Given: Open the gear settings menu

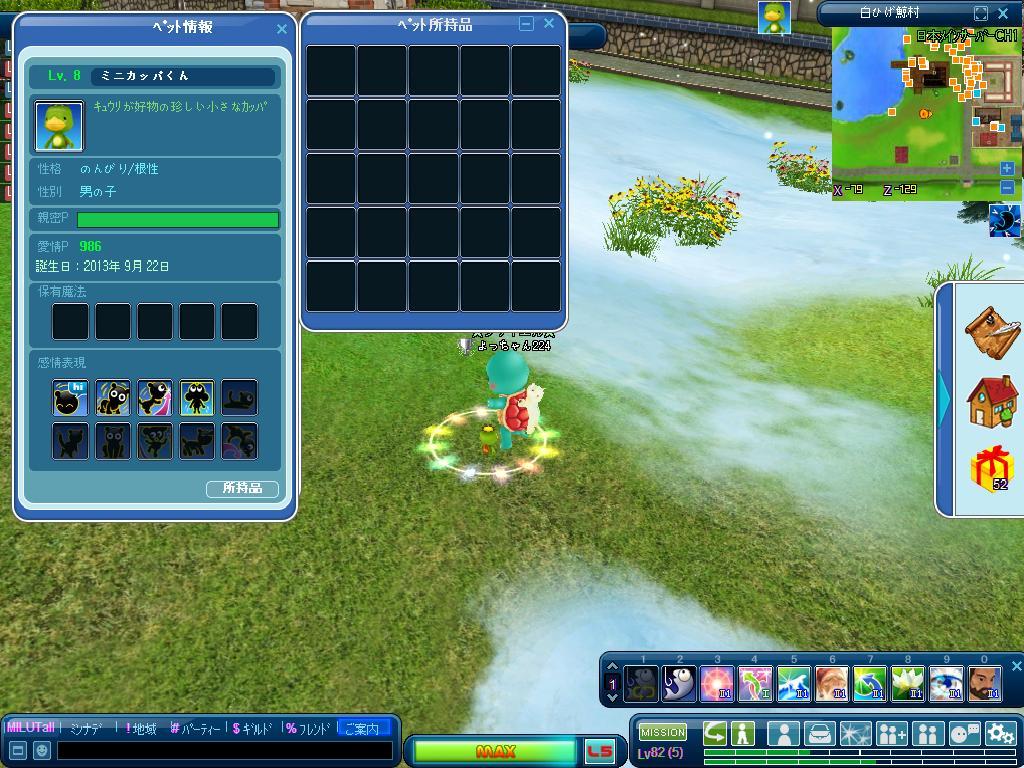Looking at the screenshot, I should click(1000, 733).
